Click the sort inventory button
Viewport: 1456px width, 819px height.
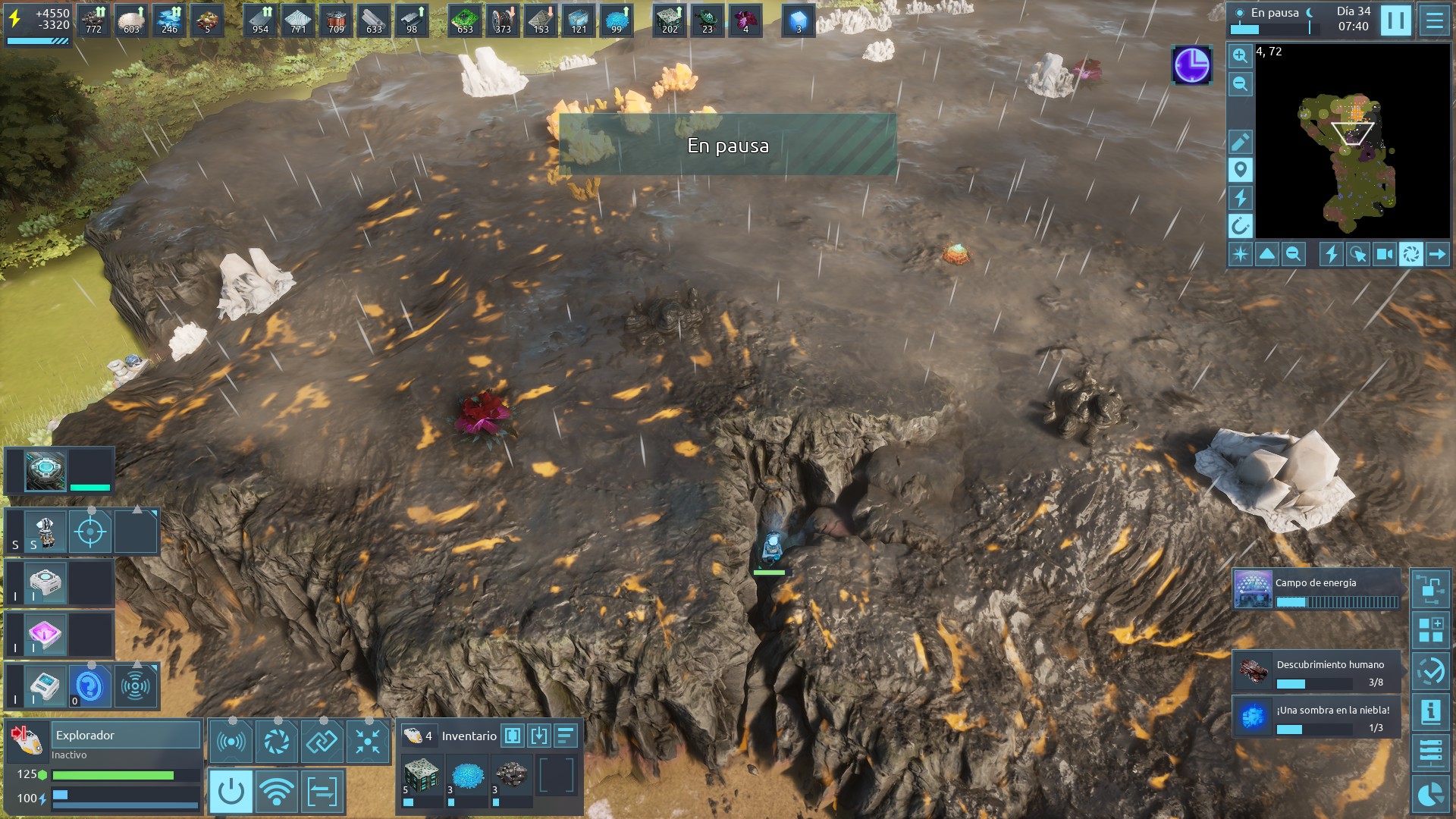point(565,736)
